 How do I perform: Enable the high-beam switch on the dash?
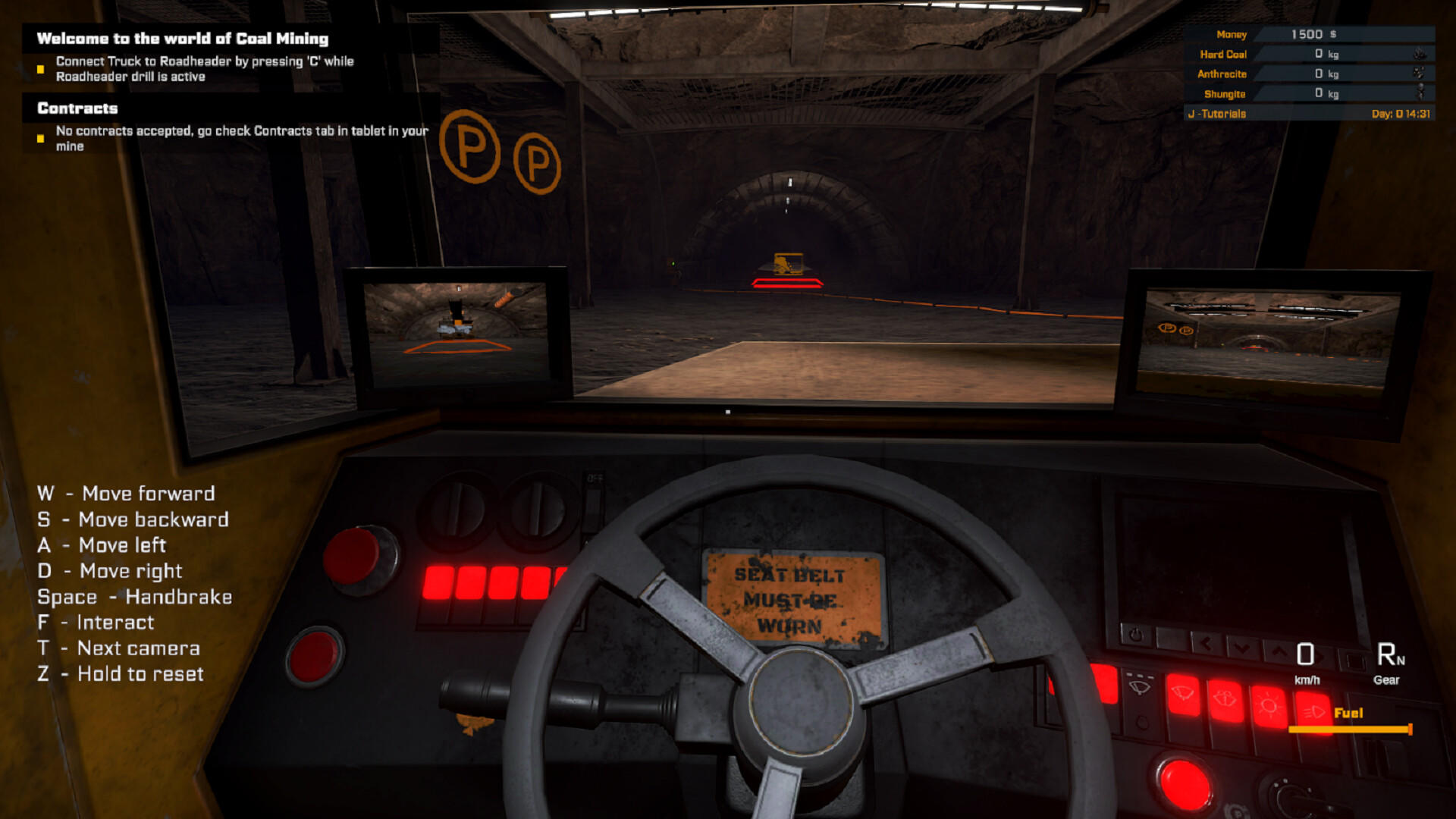point(1313,711)
